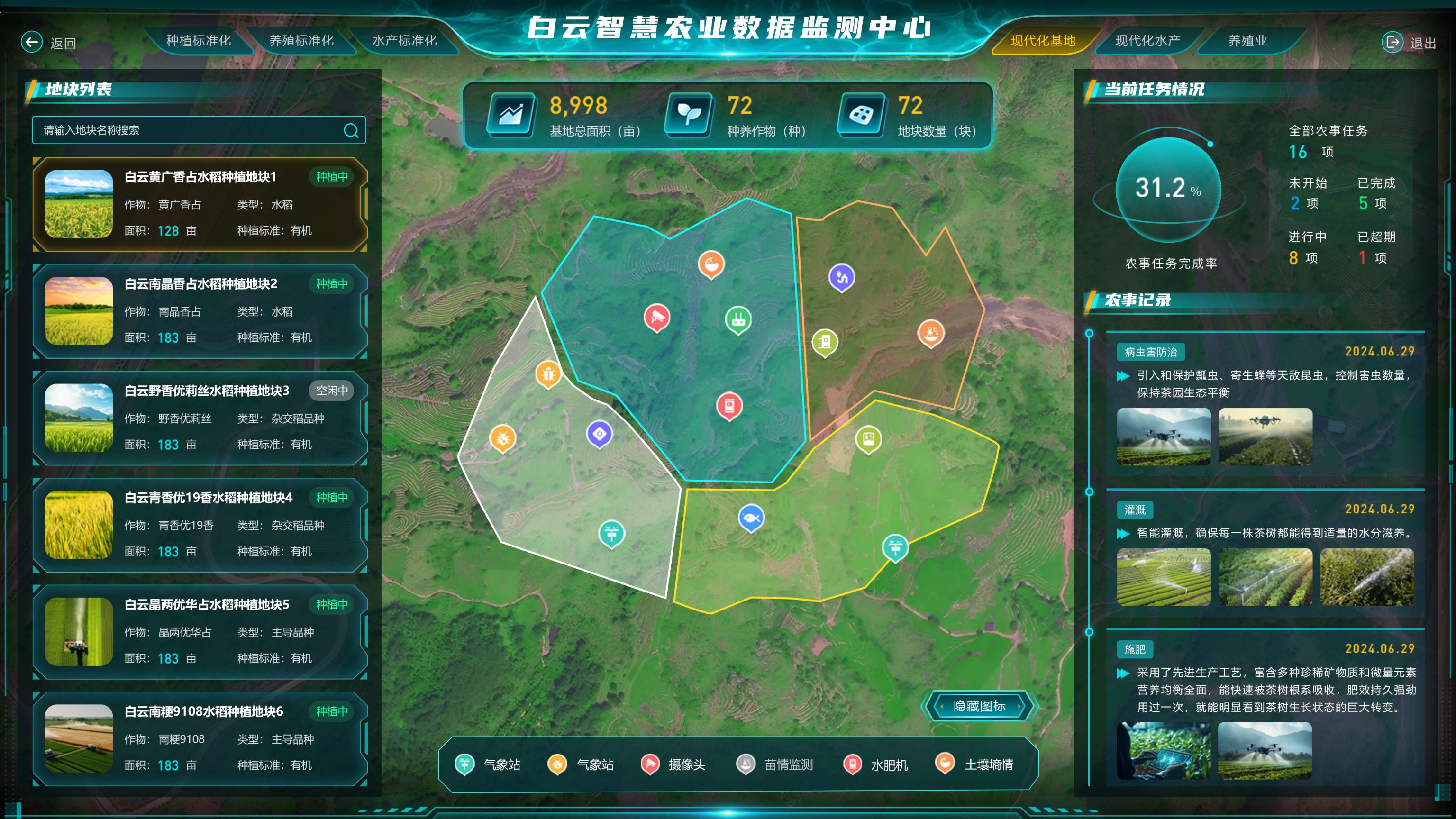Select the blue fish marker on map
The height and width of the screenshot is (819, 1456).
tap(751, 518)
